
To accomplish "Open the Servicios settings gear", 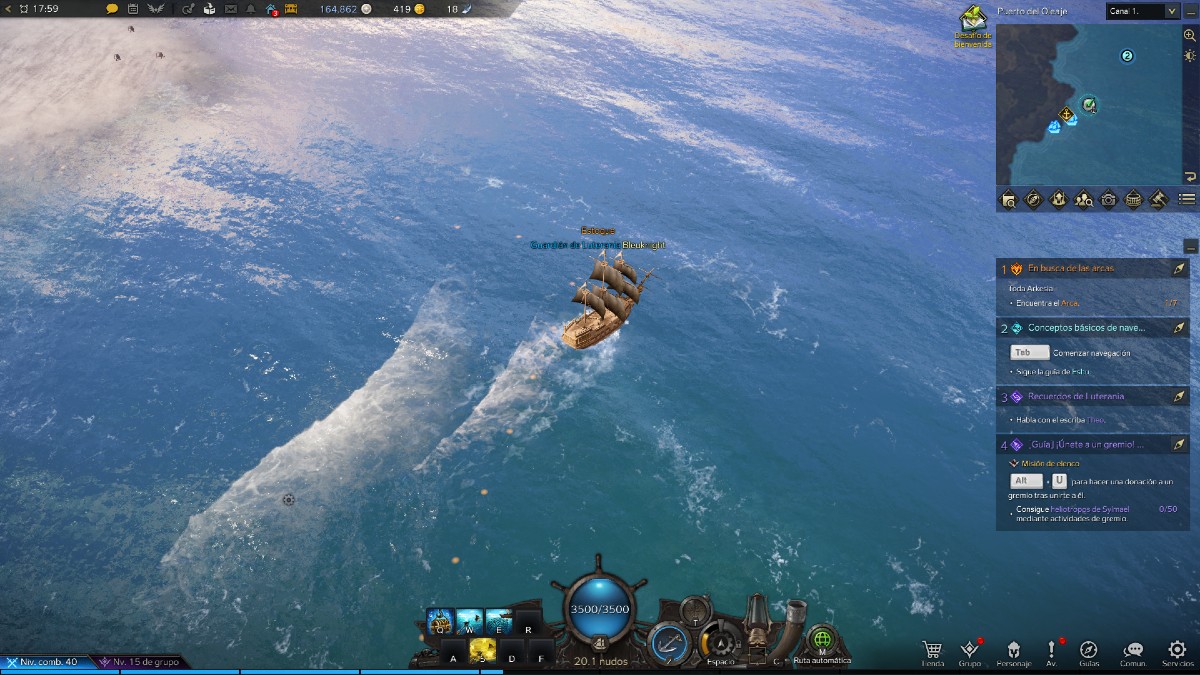I will tap(1177, 651).
